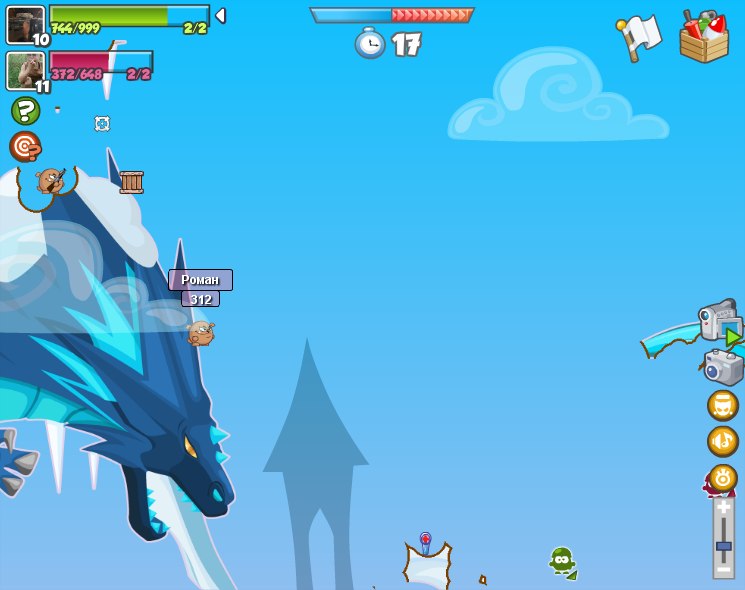Select the level 11 player avatar
Image resolution: width=745 pixels, height=590 pixels.
click(25, 71)
